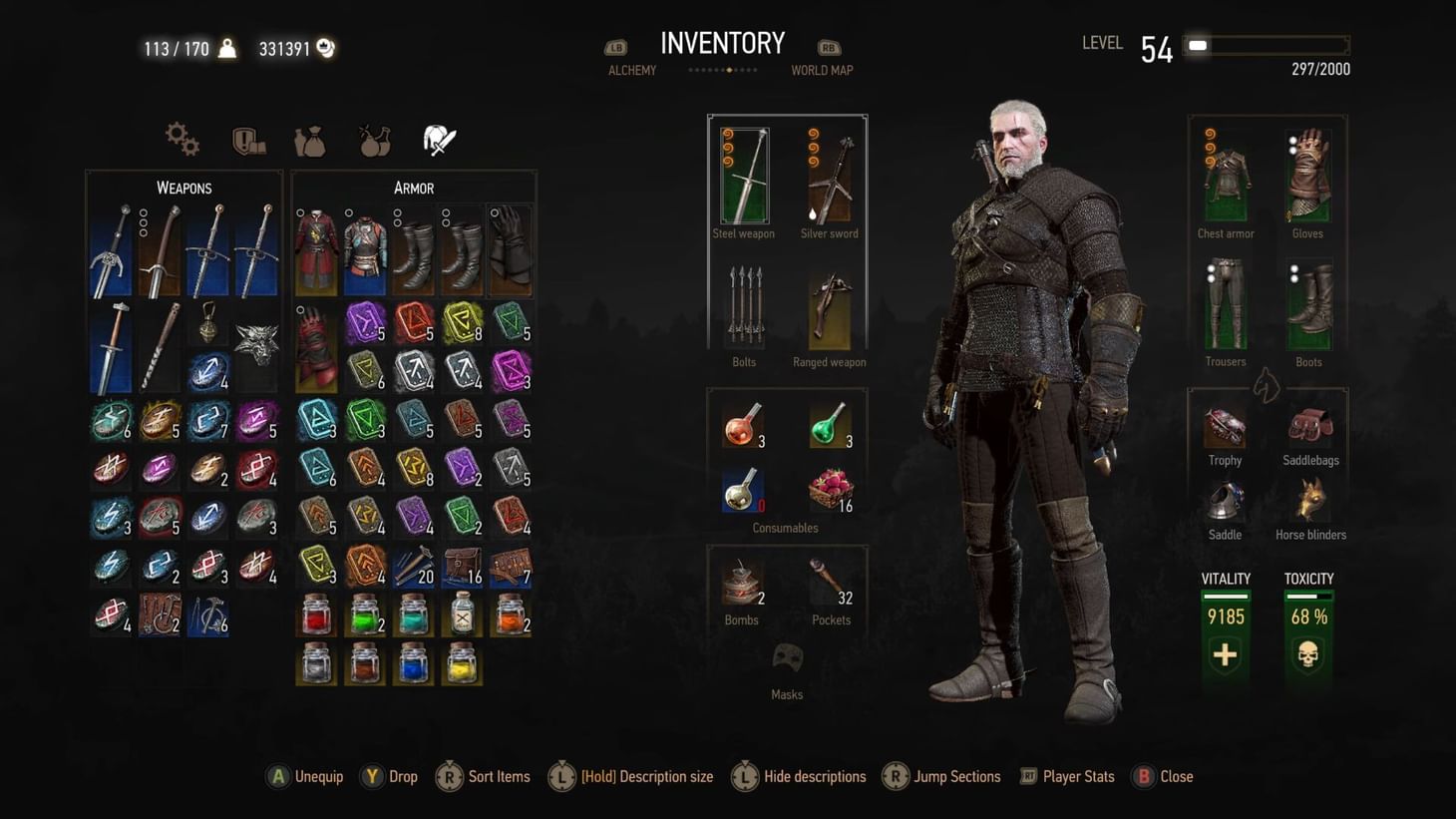Select the equipped Steel weapon slot
This screenshot has height=819, width=1456.
pos(744,177)
